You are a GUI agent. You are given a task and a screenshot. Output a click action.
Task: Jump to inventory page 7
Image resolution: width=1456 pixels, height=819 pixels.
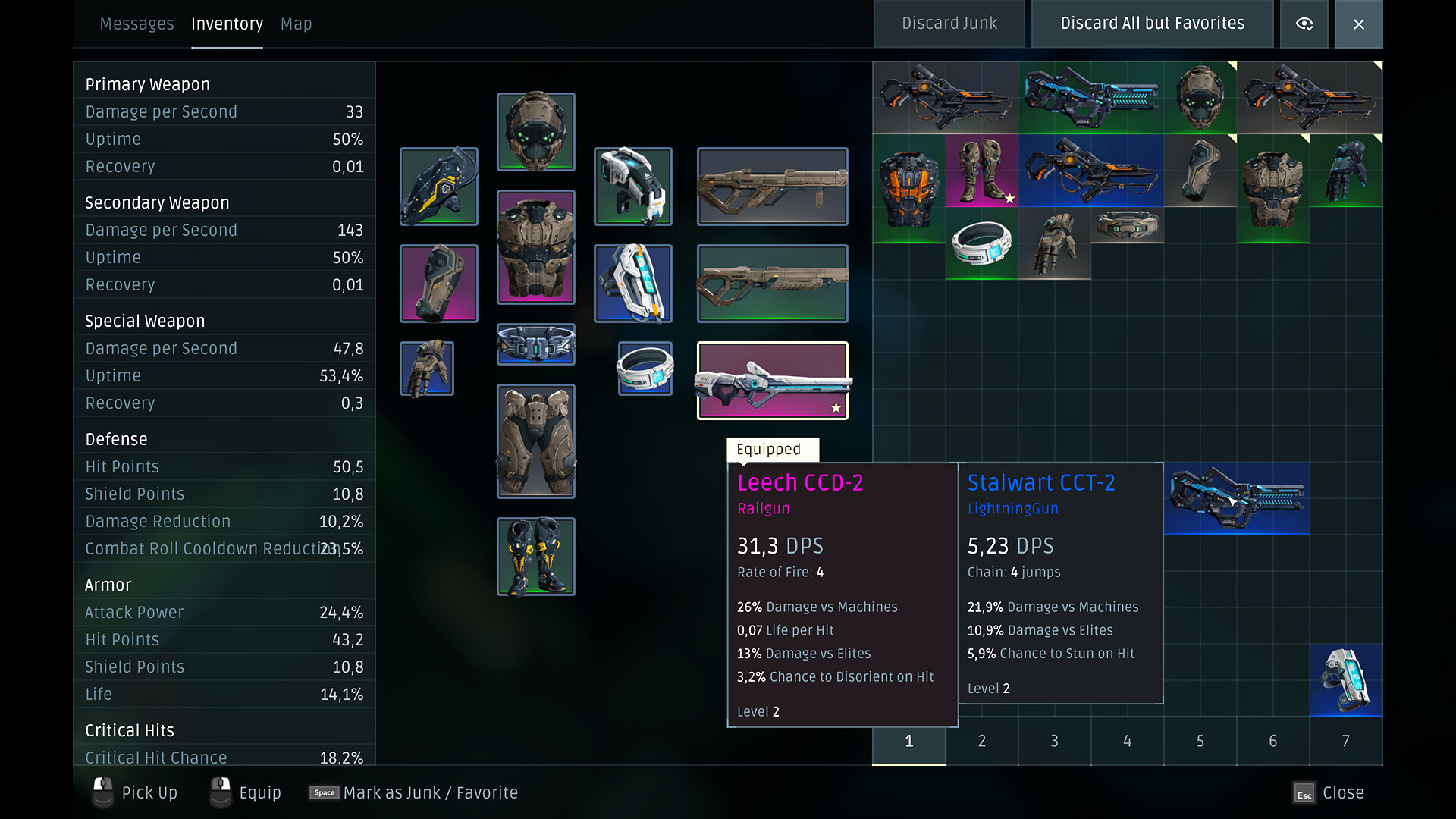click(1345, 741)
